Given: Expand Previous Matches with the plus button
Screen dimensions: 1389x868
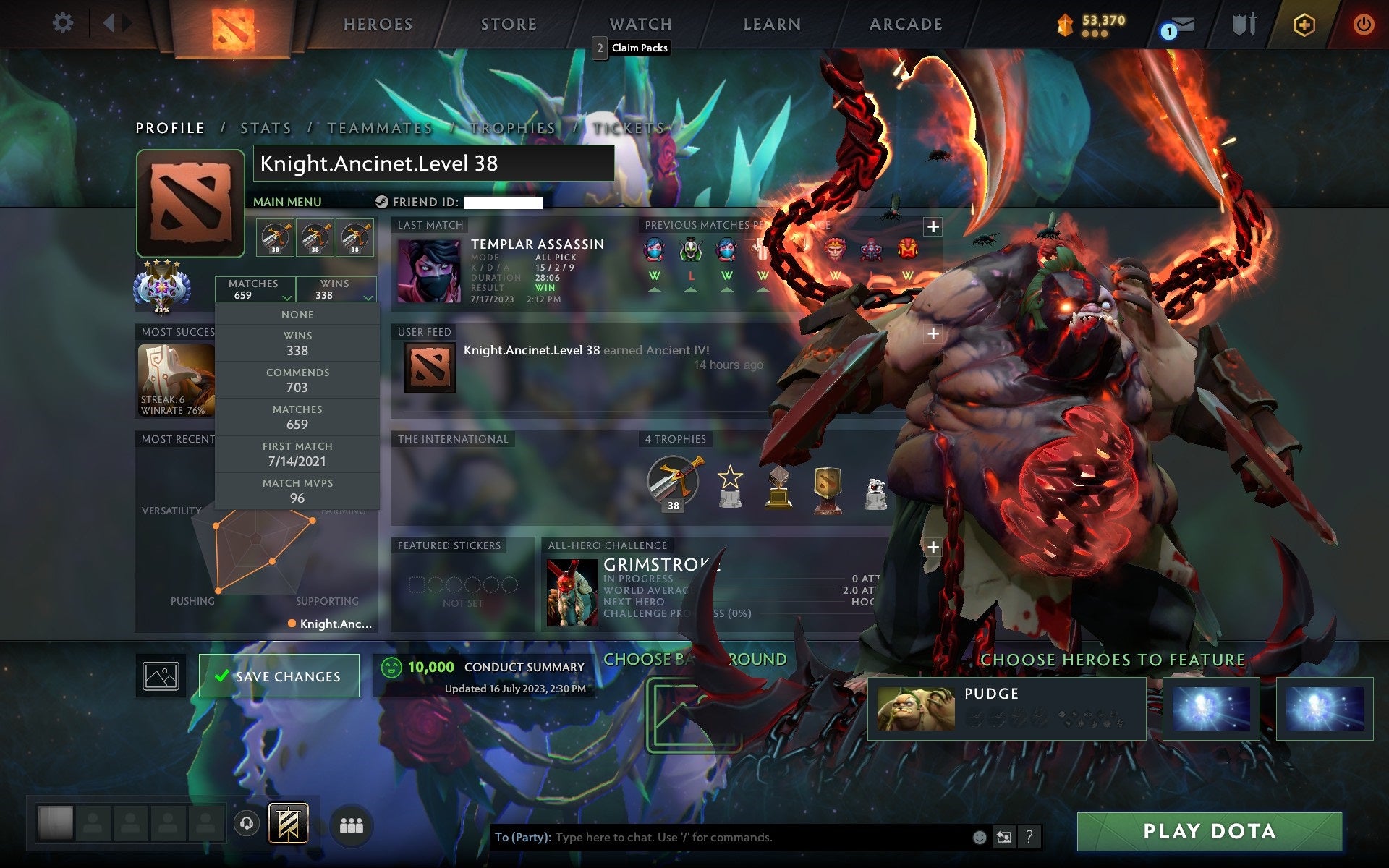Looking at the screenshot, I should click(x=933, y=226).
